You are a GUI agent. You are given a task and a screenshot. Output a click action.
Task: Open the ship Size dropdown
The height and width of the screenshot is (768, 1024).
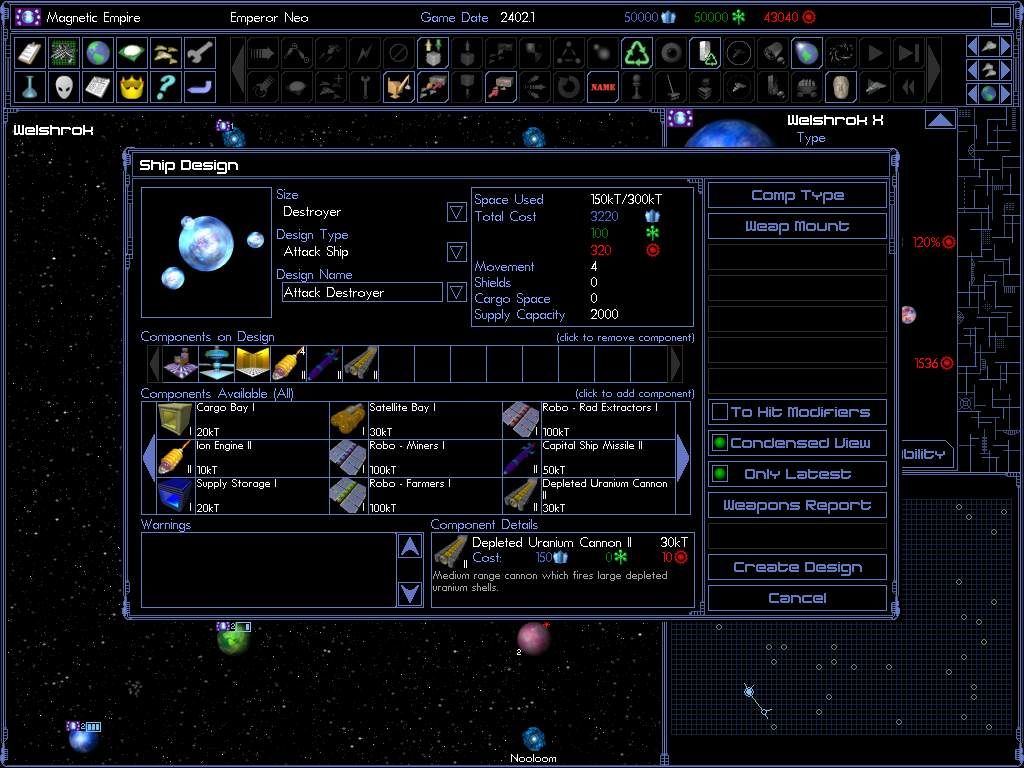coord(456,212)
